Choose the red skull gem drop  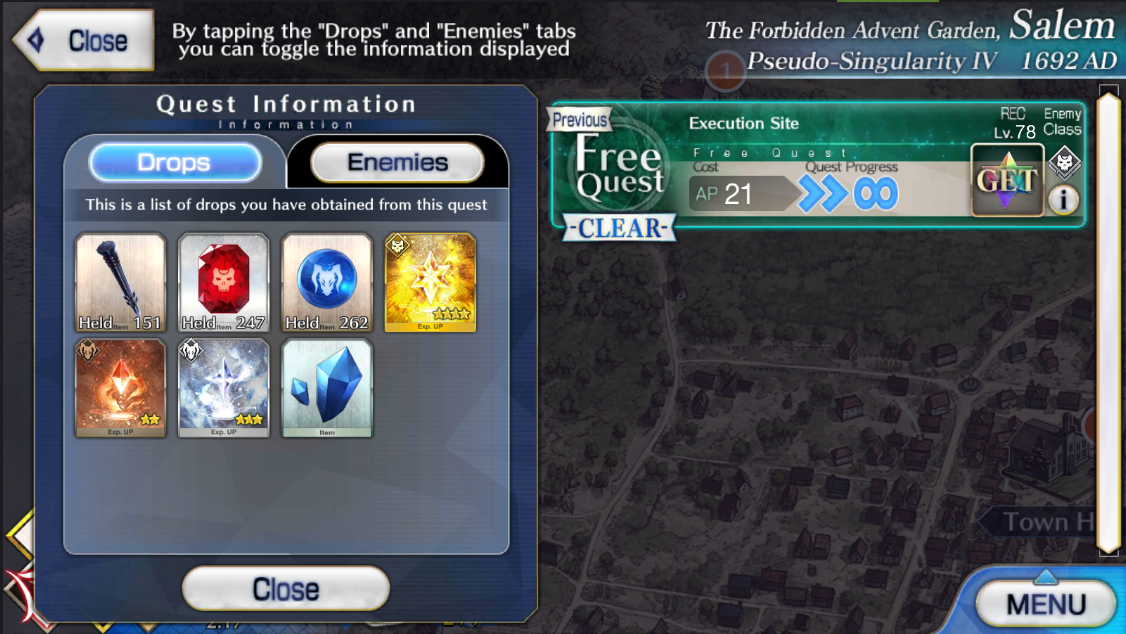point(224,283)
